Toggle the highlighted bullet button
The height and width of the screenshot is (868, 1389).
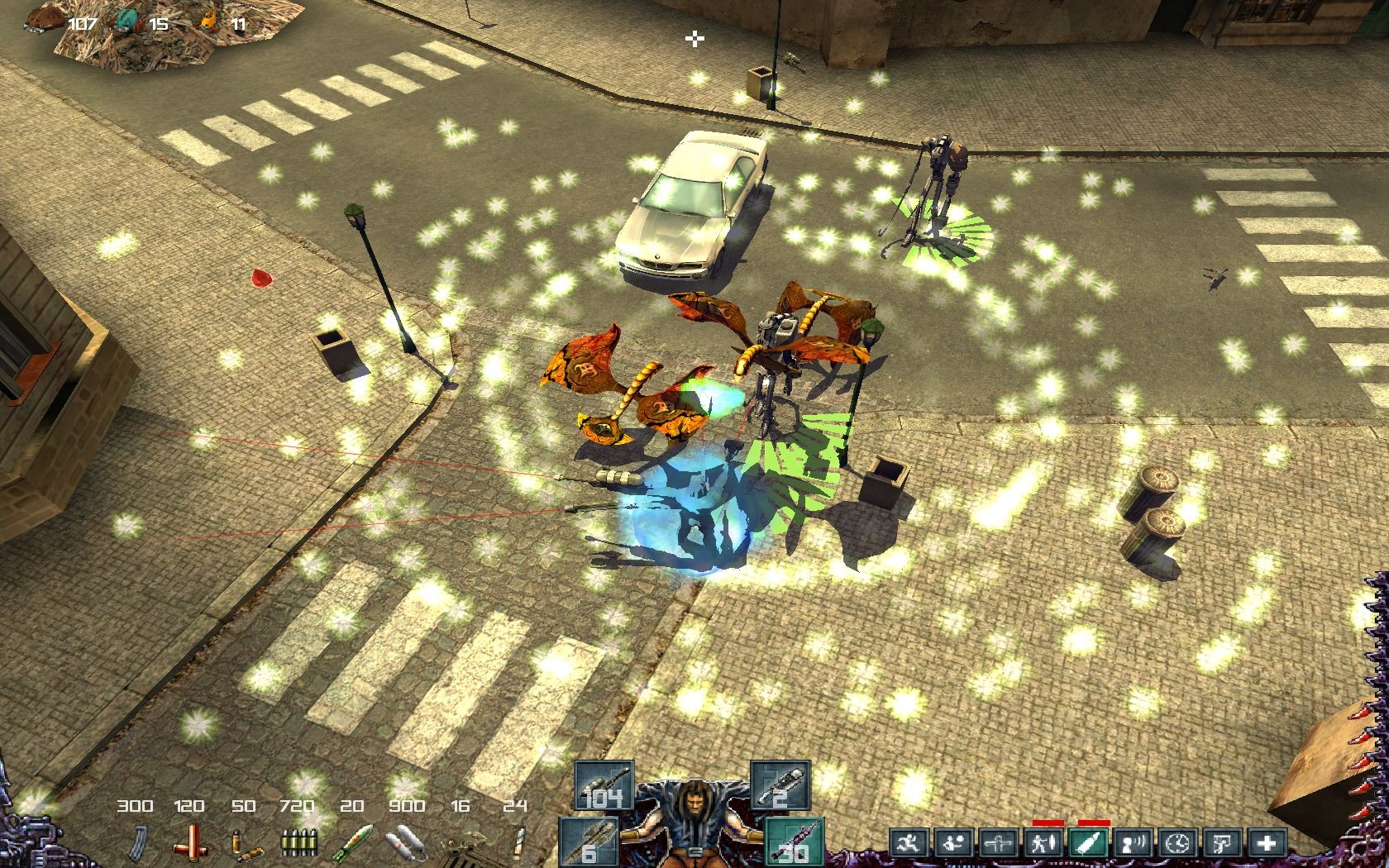1086,844
